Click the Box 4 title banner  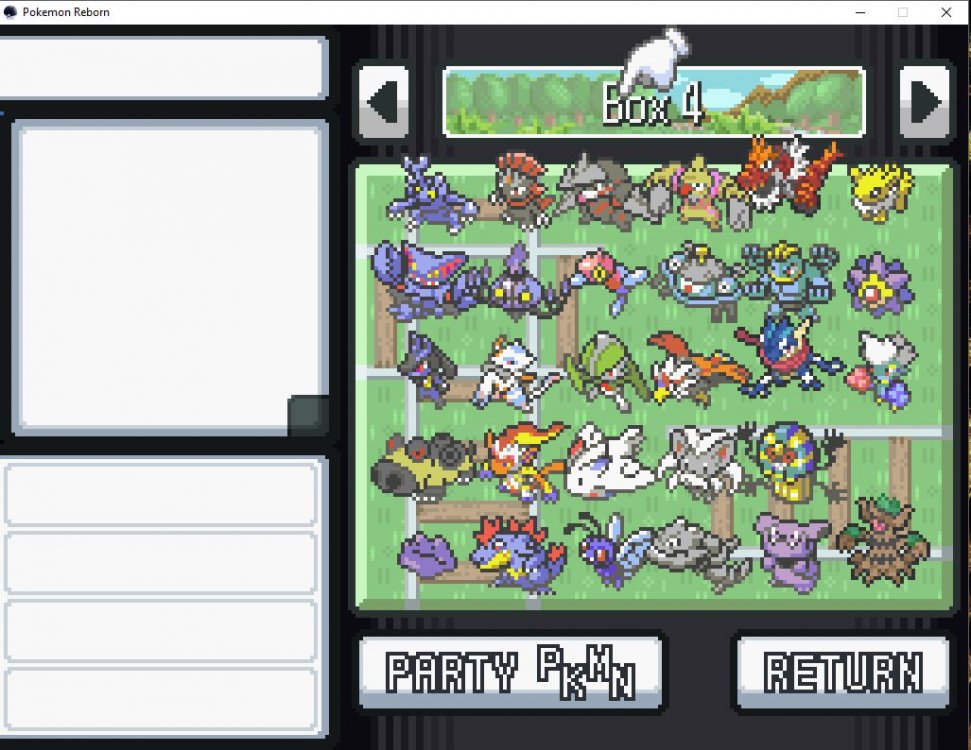click(x=653, y=102)
